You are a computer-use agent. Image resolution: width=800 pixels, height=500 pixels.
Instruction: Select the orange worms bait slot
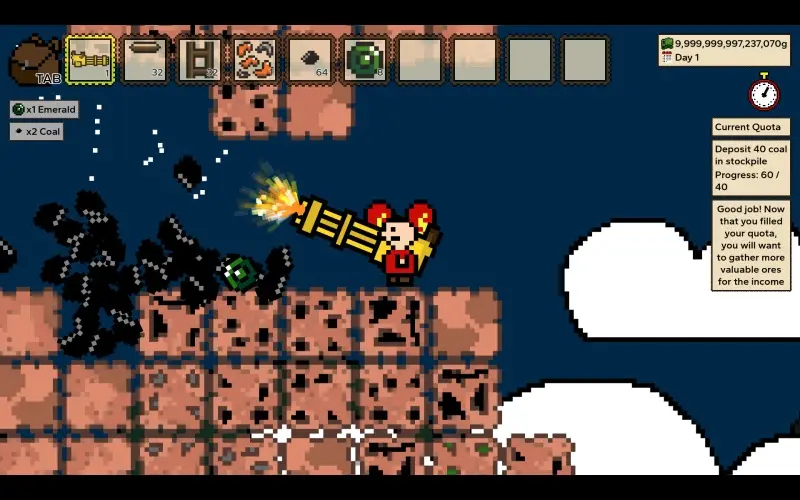[254, 60]
